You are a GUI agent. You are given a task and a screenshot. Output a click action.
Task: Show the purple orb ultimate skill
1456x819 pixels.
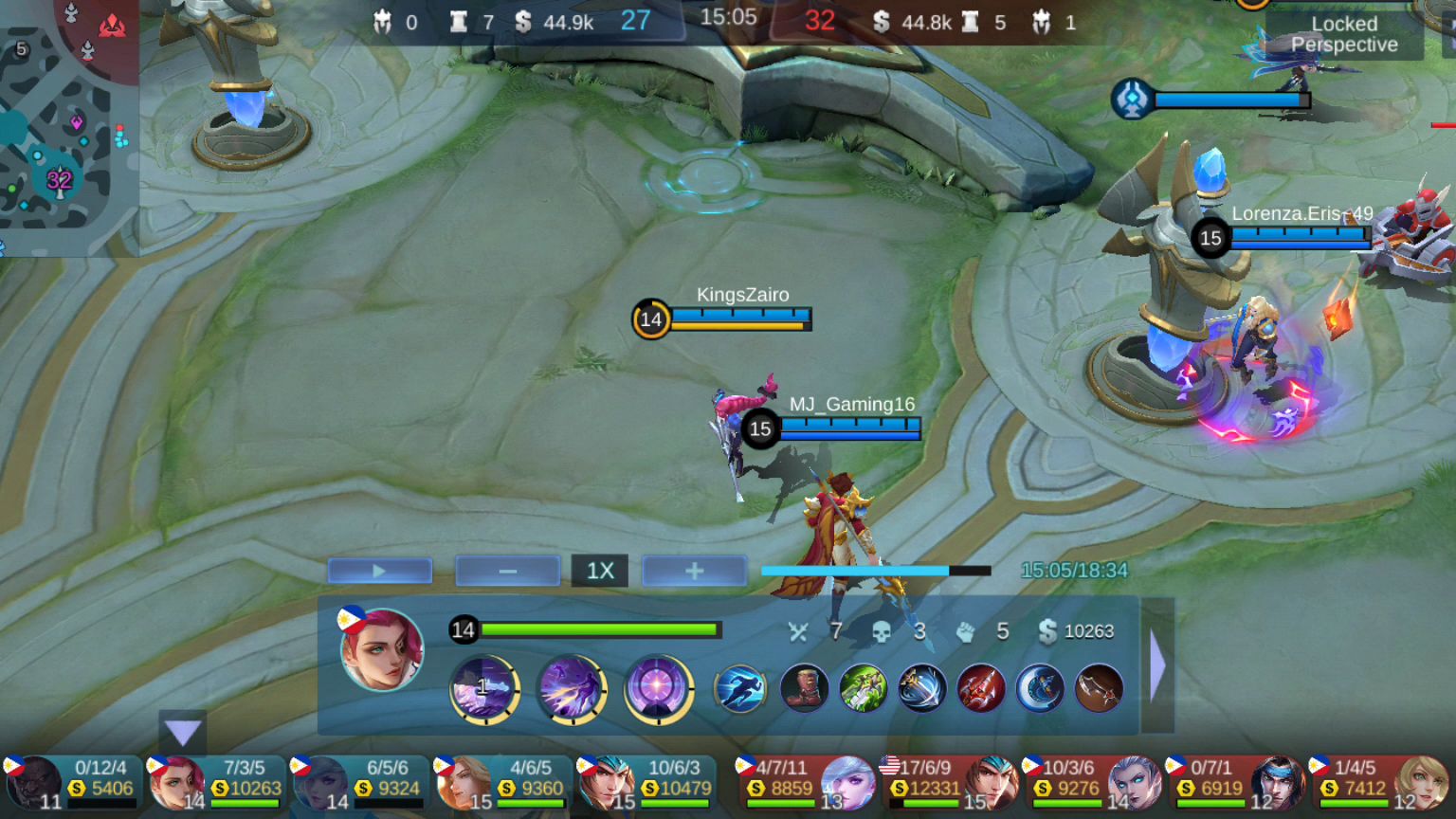tap(658, 687)
